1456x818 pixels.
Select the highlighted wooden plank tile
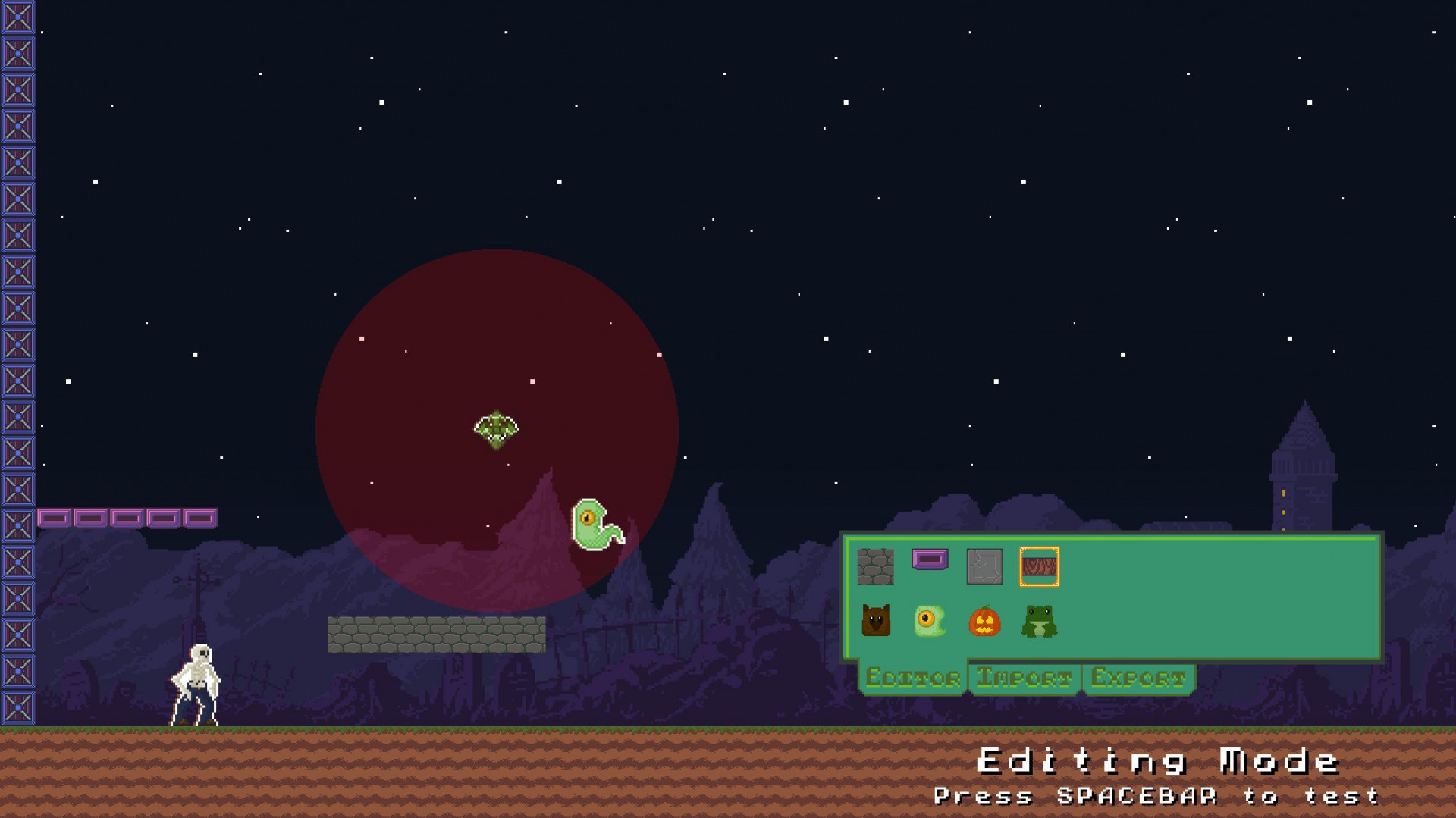coord(1040,566)
